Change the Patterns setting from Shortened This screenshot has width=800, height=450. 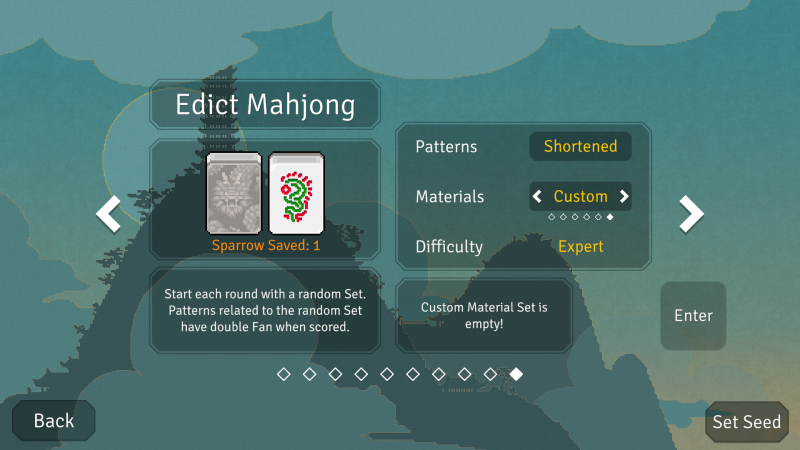(580, 146)
